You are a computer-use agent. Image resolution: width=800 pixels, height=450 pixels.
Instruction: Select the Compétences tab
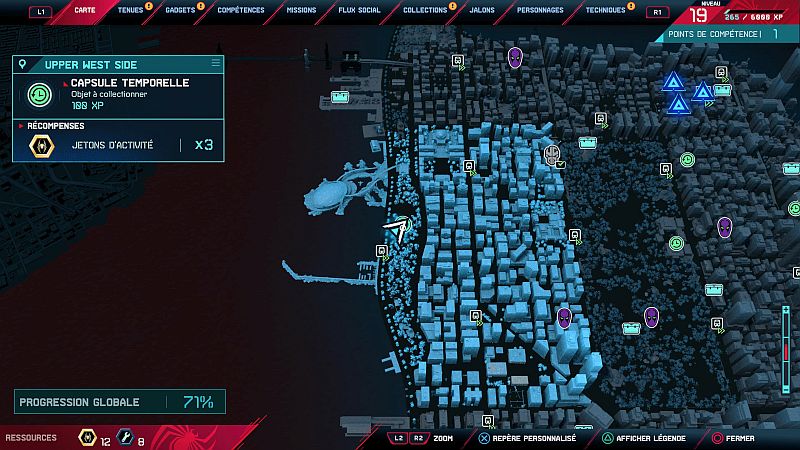tap(241, 11)
